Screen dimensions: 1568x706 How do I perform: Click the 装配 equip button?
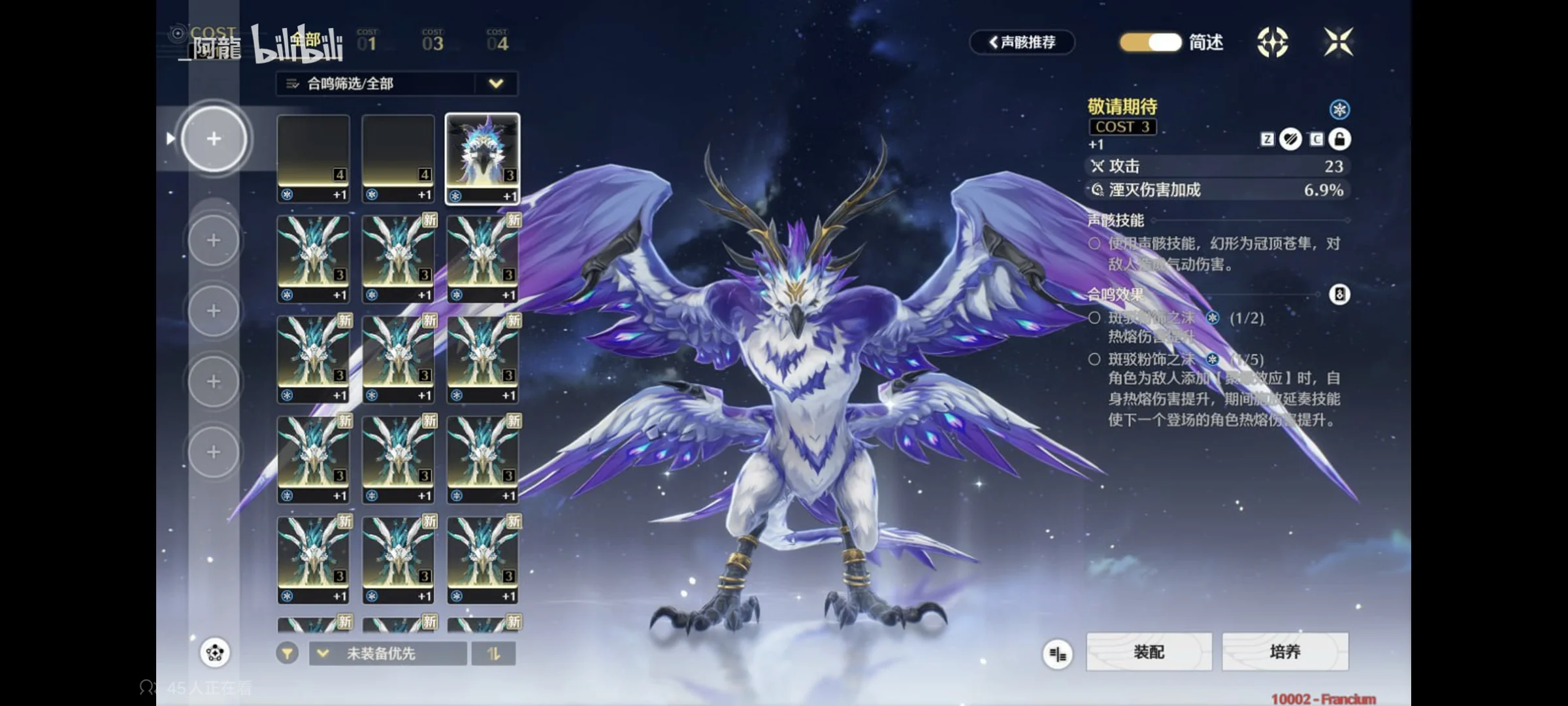coord(1149,652)
